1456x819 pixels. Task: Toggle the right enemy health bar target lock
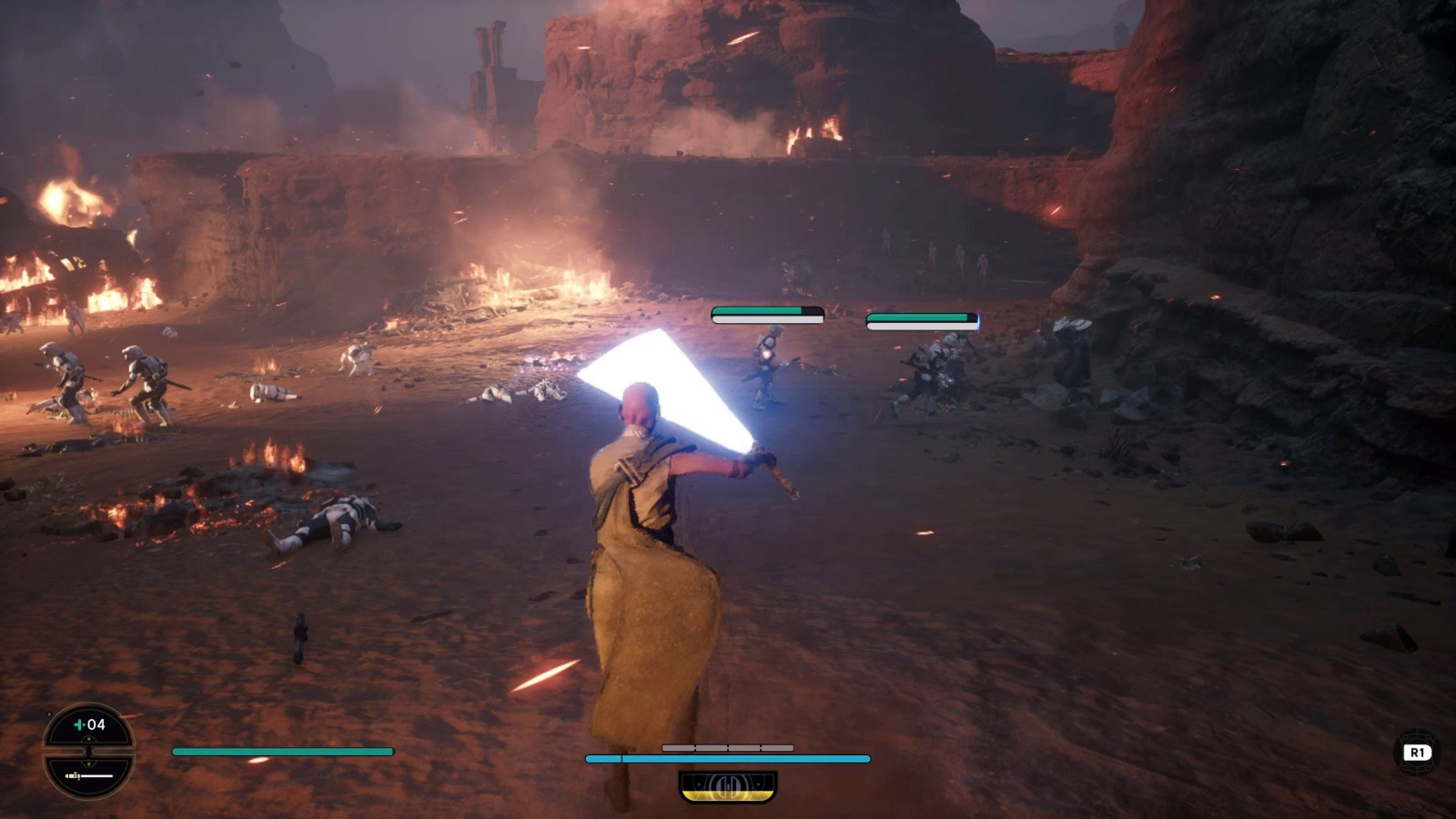pyautogui.click(x=921, y=318)
